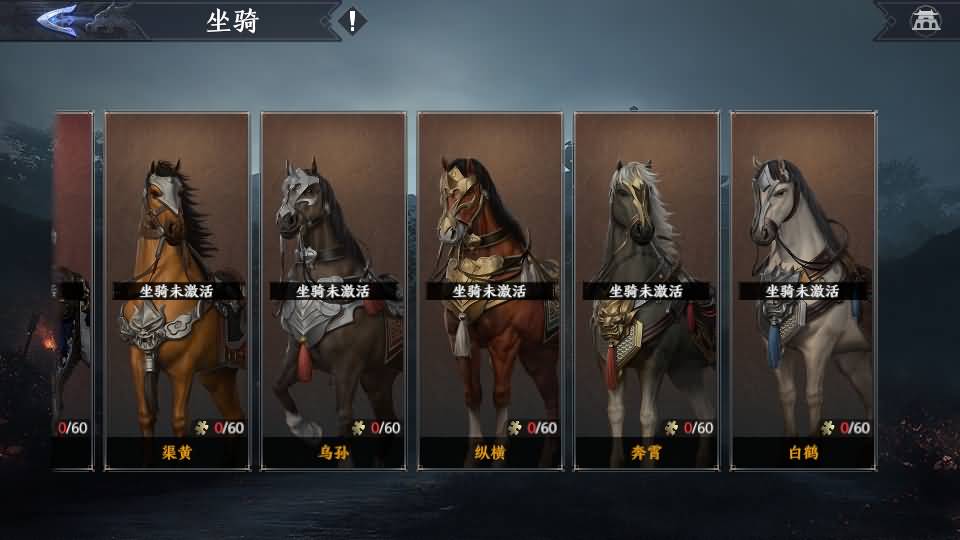Viewport: 960px width, 540px height.
Task: Select the partially hidden red mount card
Action: click(73, 290)
